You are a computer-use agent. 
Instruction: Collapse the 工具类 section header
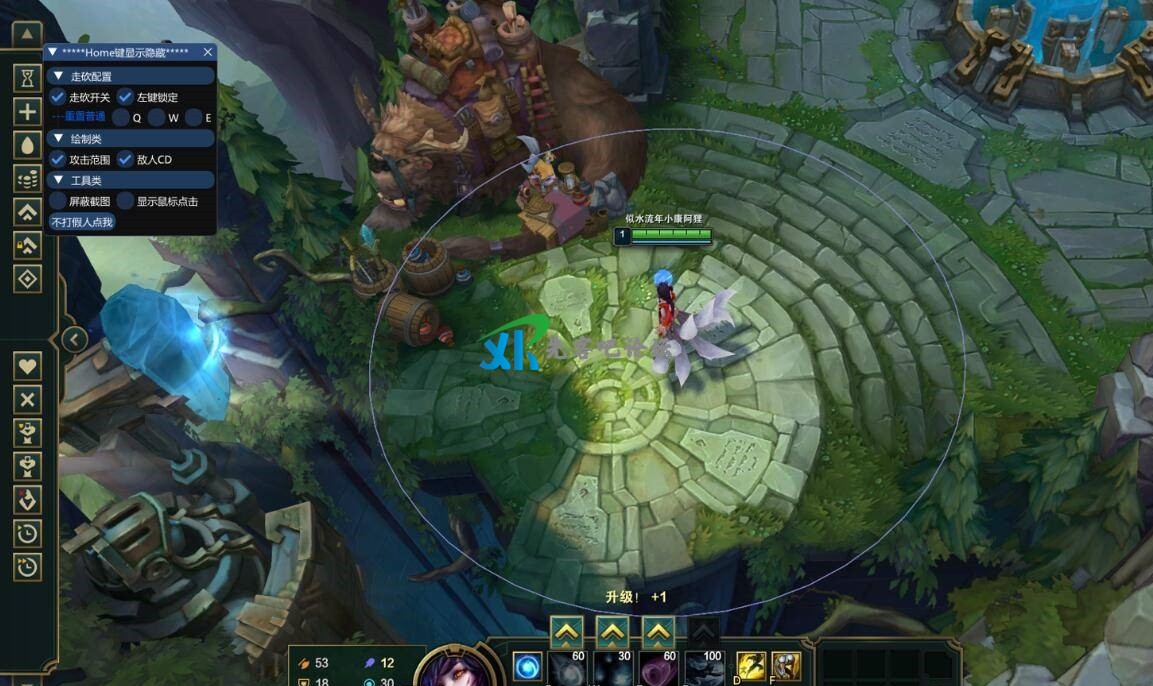click(58, 180)
